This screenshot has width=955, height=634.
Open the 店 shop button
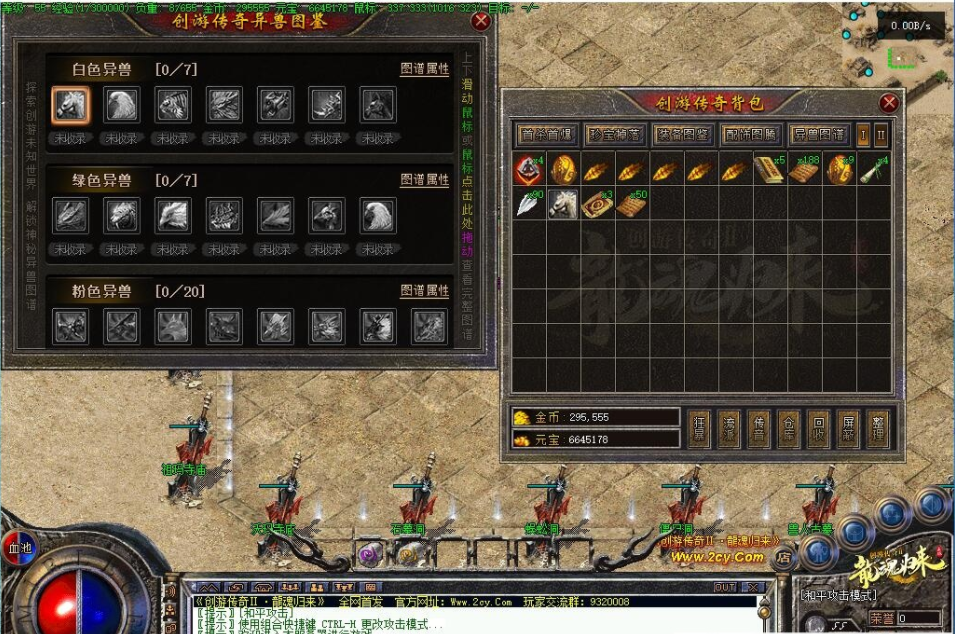[785, 557]
